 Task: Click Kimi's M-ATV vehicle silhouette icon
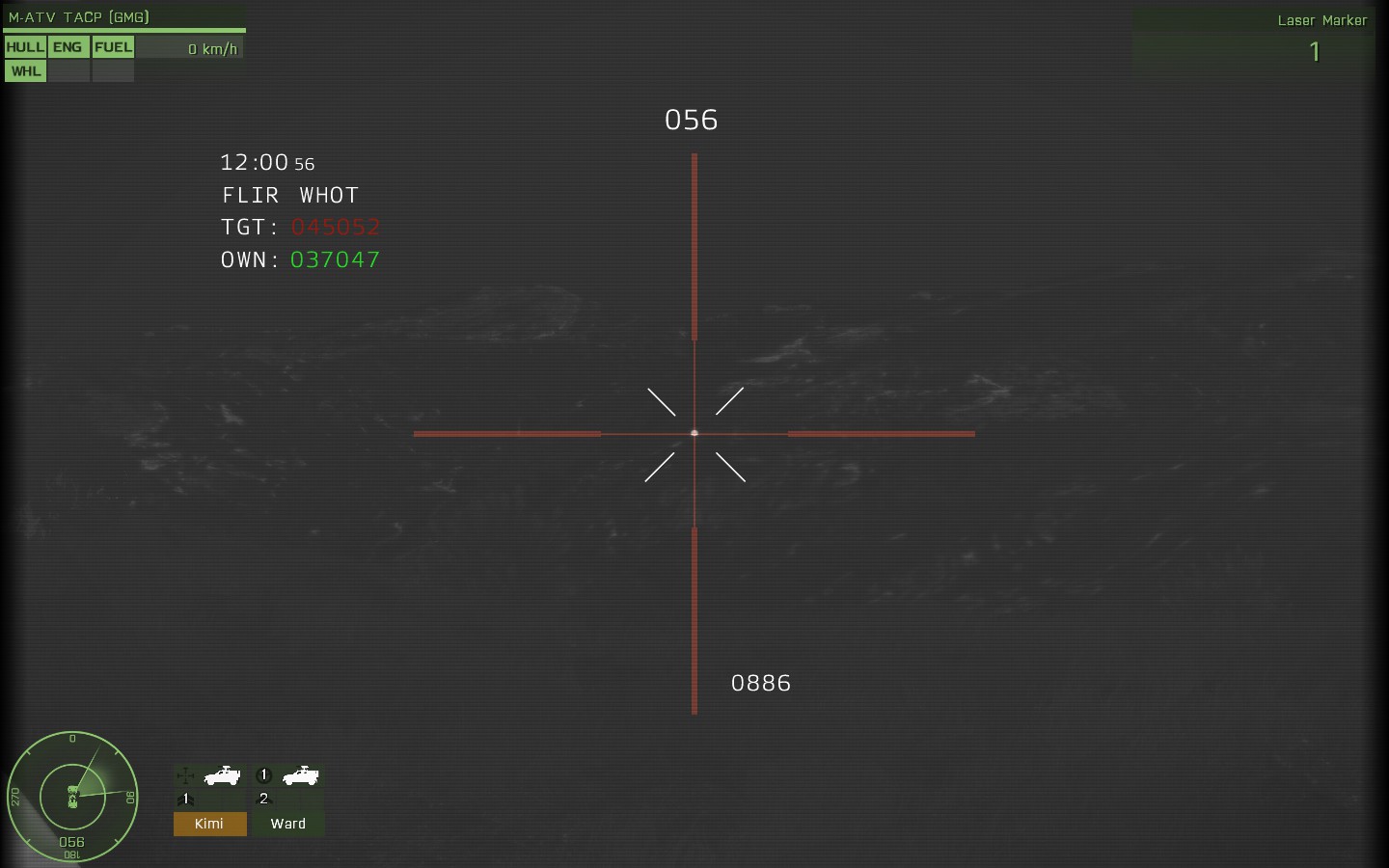tap(222, 777)
